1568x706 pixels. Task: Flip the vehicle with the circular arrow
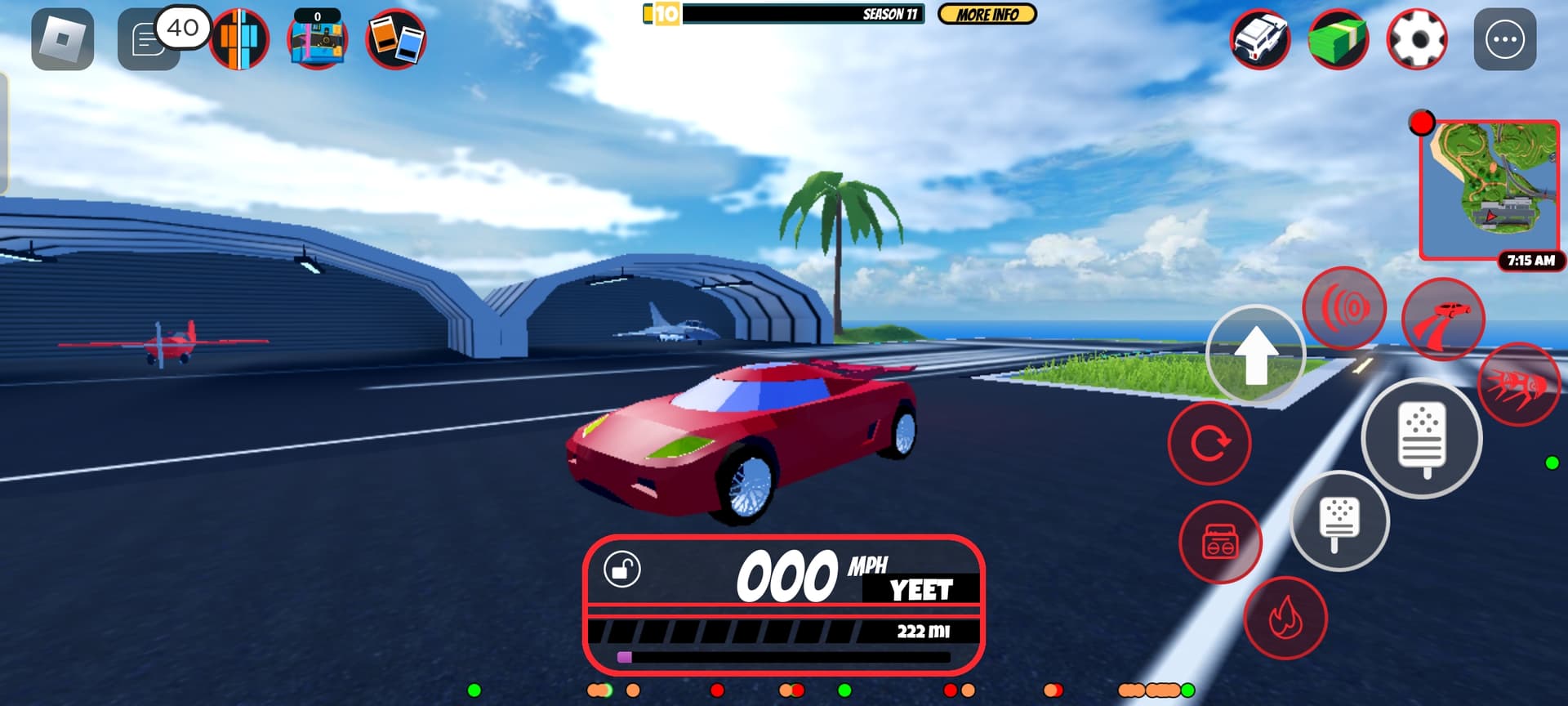tap(1209, 444)
